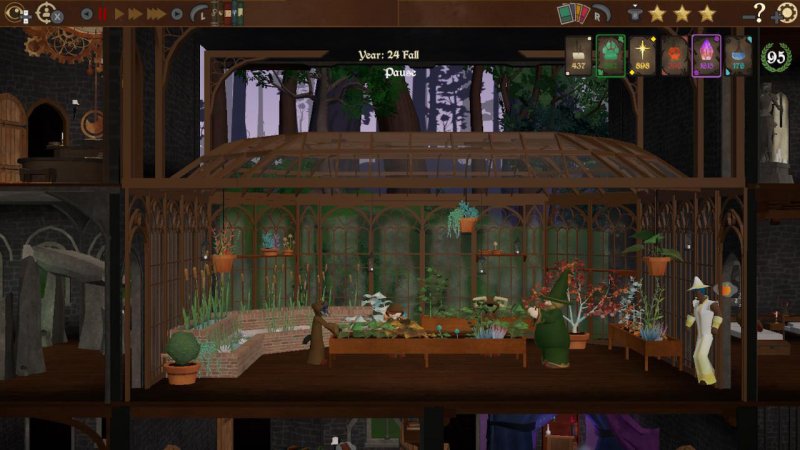
Task: Click the round back arrow button
Action: tap(86, 14)
